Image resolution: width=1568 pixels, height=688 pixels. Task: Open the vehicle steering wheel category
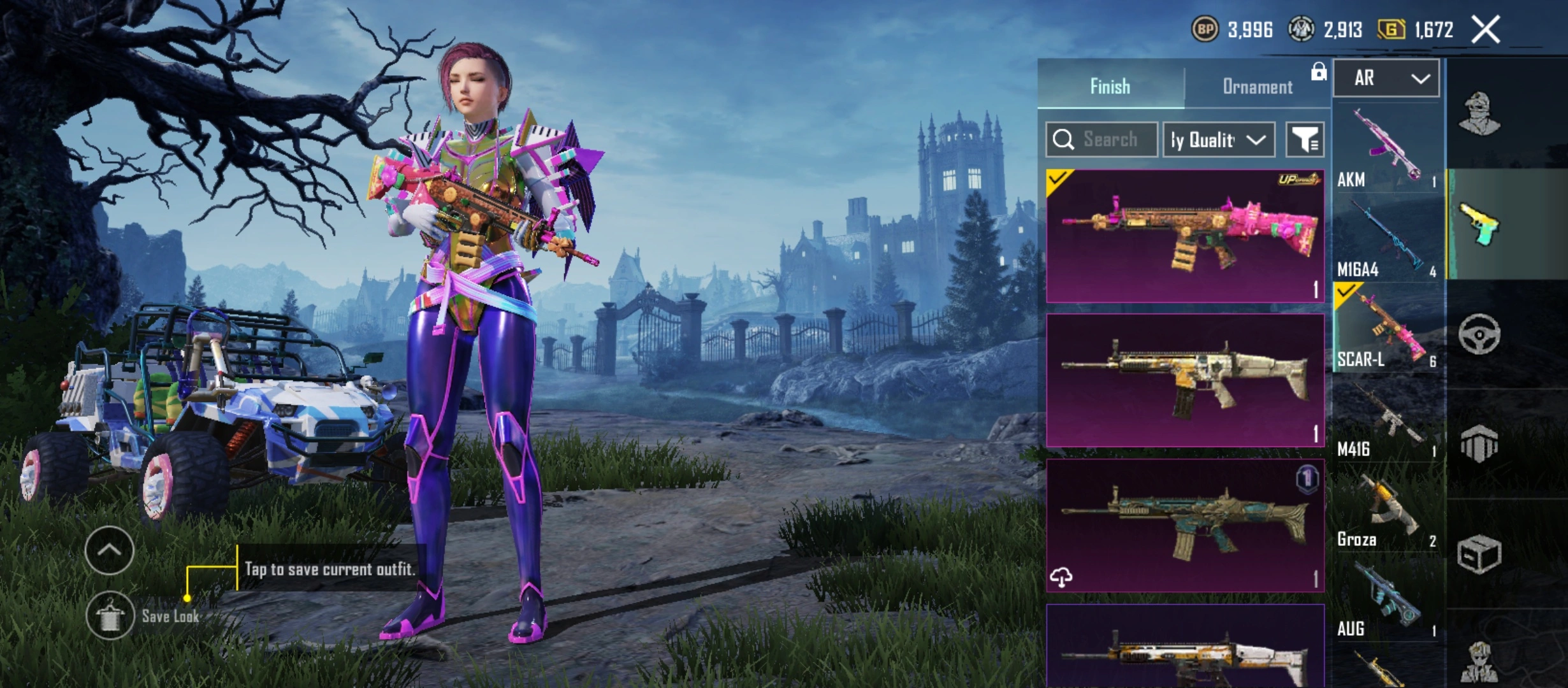(1479, 334)
